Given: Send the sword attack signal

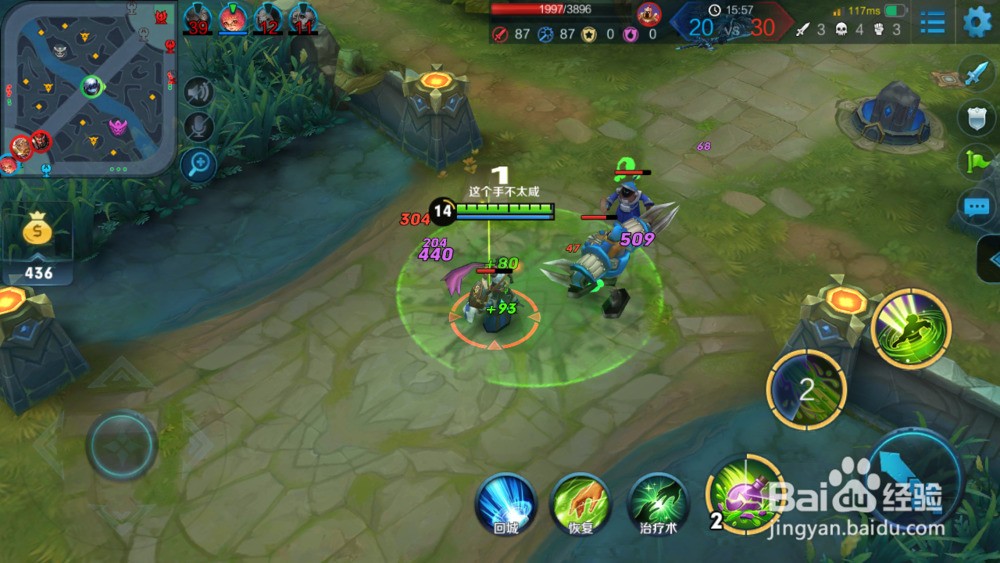Looking at the screenshot, I should [976, 75].
